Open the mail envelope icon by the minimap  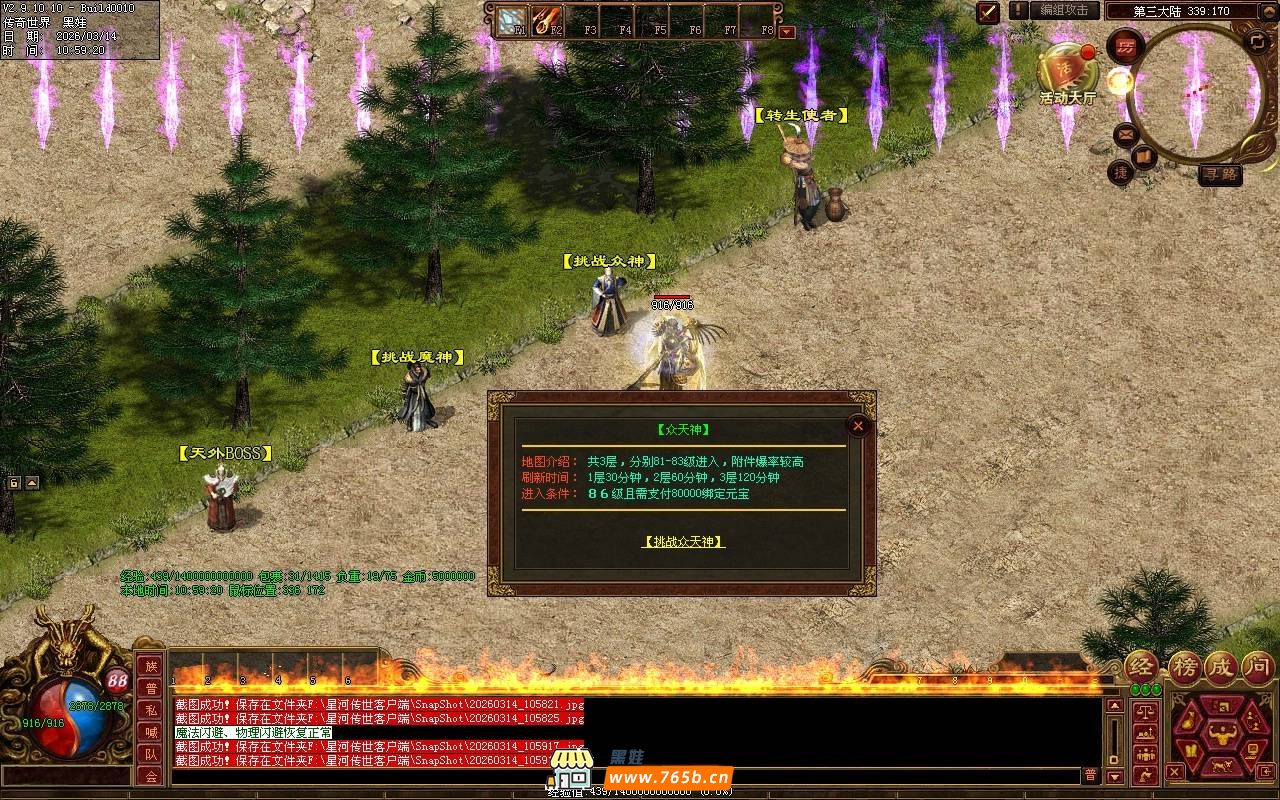[1126, 133]
